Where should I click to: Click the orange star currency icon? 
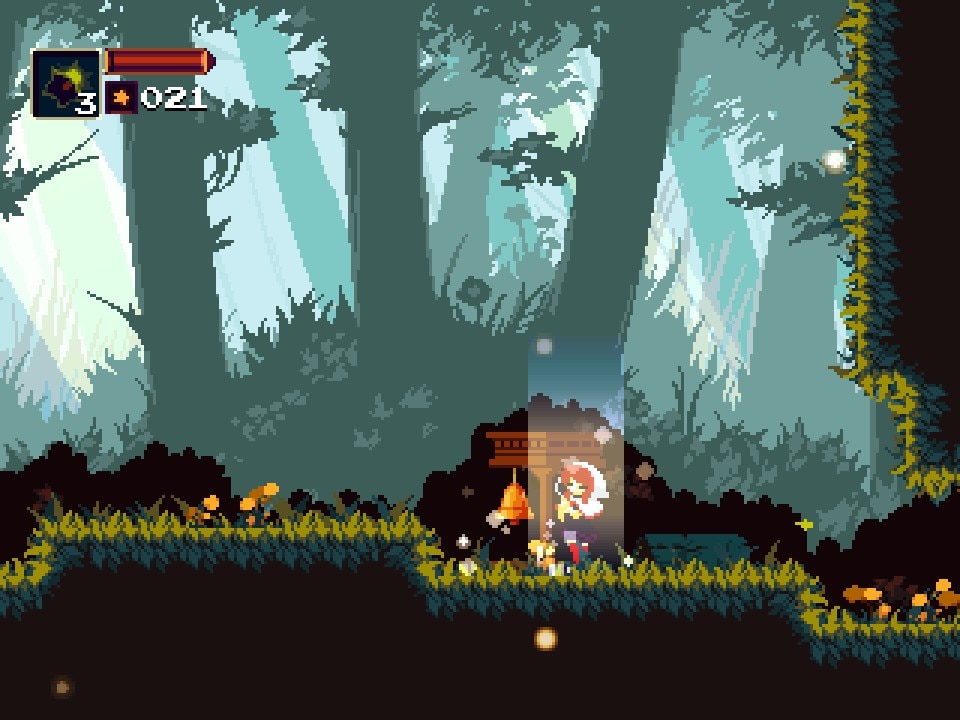(x=121, y=98)
